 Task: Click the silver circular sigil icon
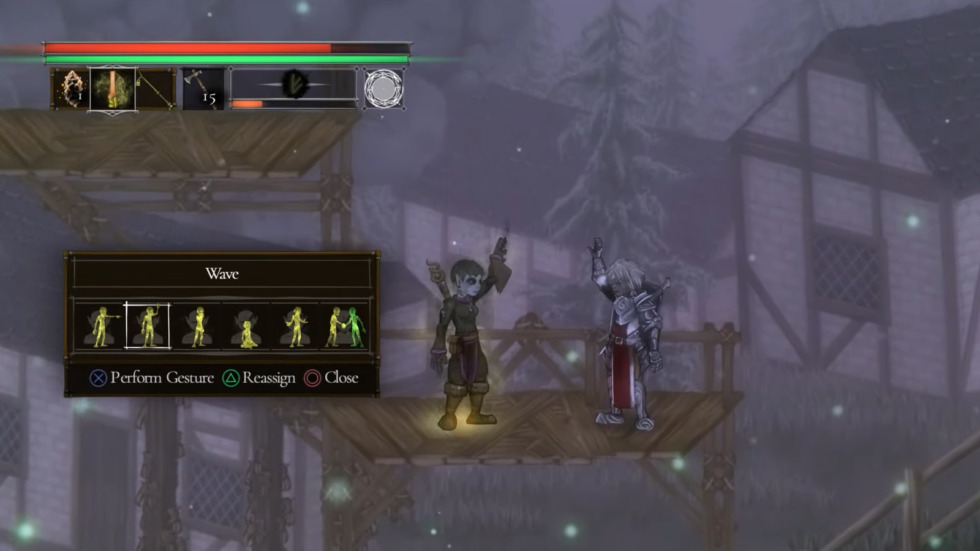point(383,88)
